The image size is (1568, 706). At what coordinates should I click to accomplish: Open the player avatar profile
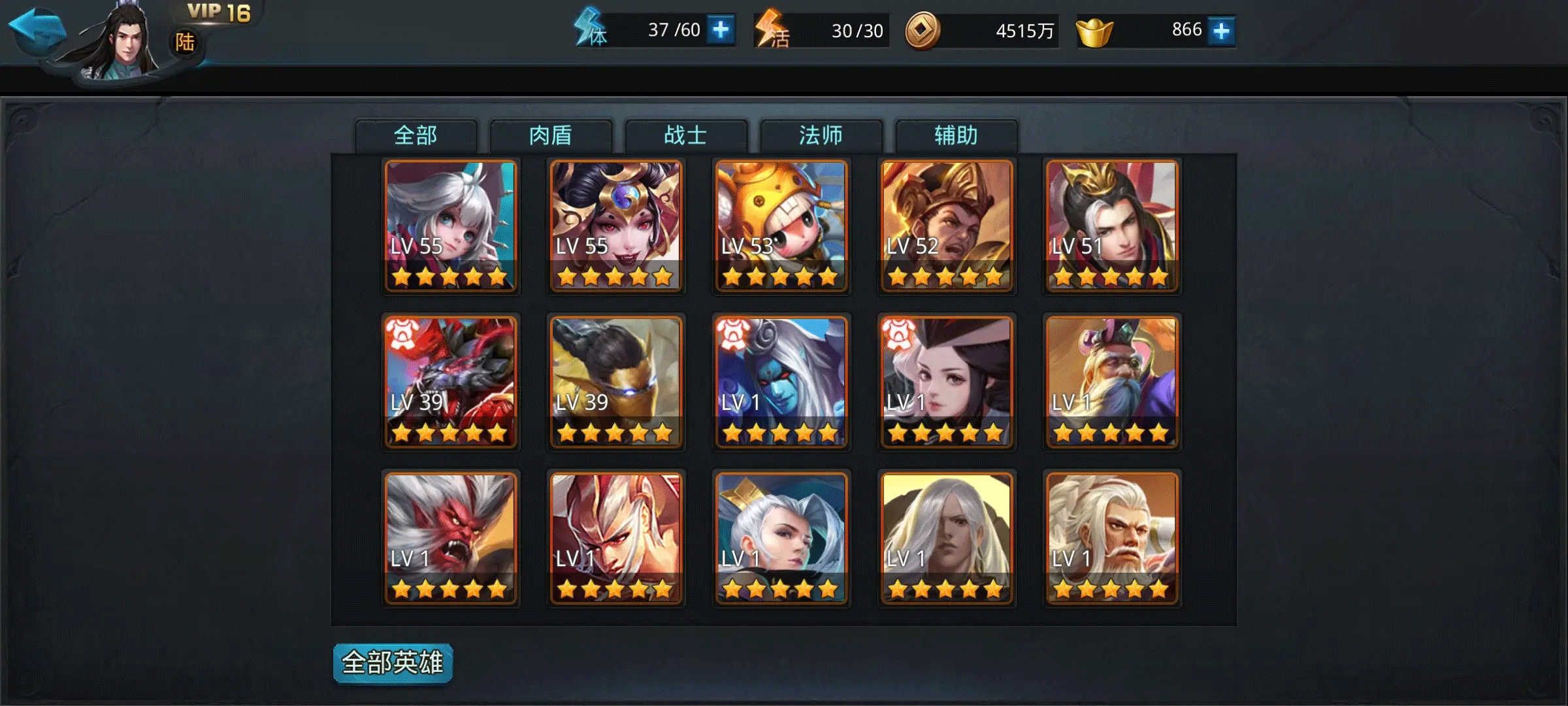pos(124,42)
